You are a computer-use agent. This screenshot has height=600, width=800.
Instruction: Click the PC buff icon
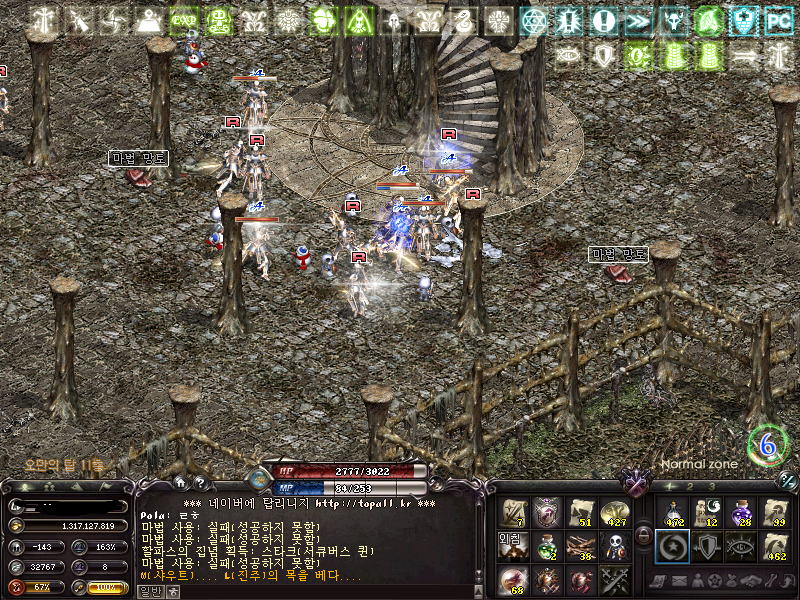(778, 20)
